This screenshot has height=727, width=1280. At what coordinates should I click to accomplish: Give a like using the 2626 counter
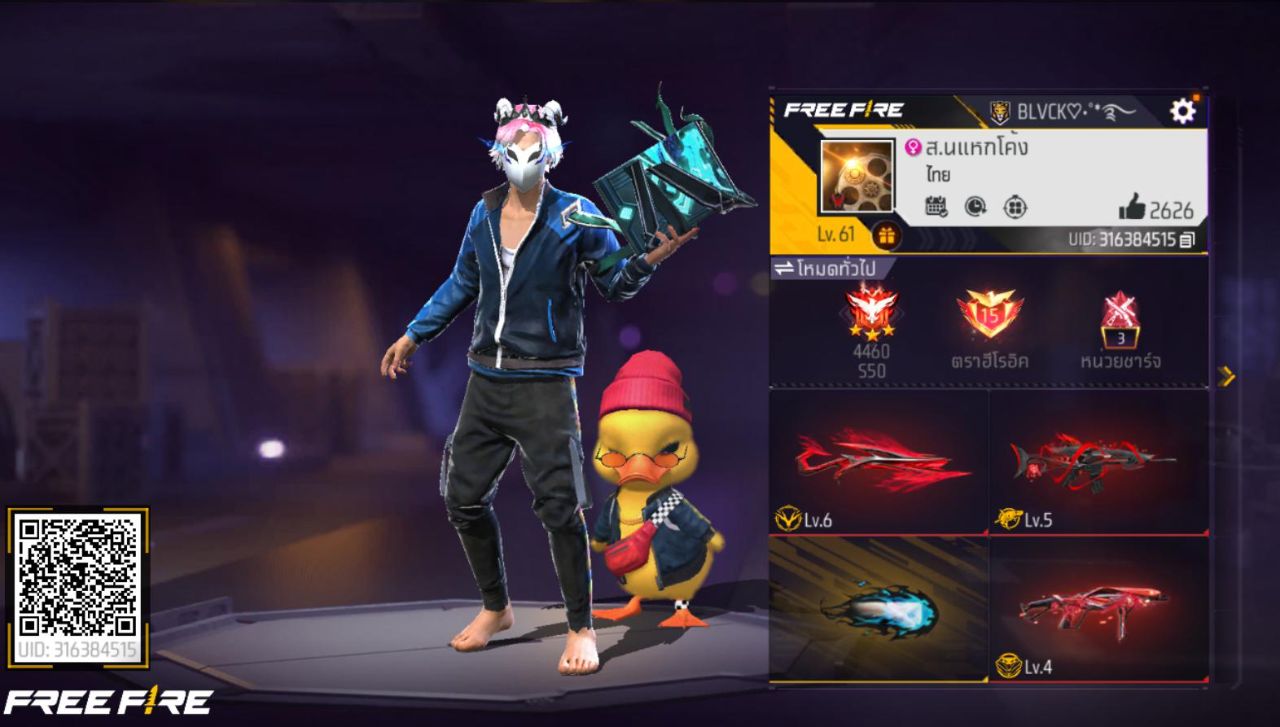(1145, 206)
